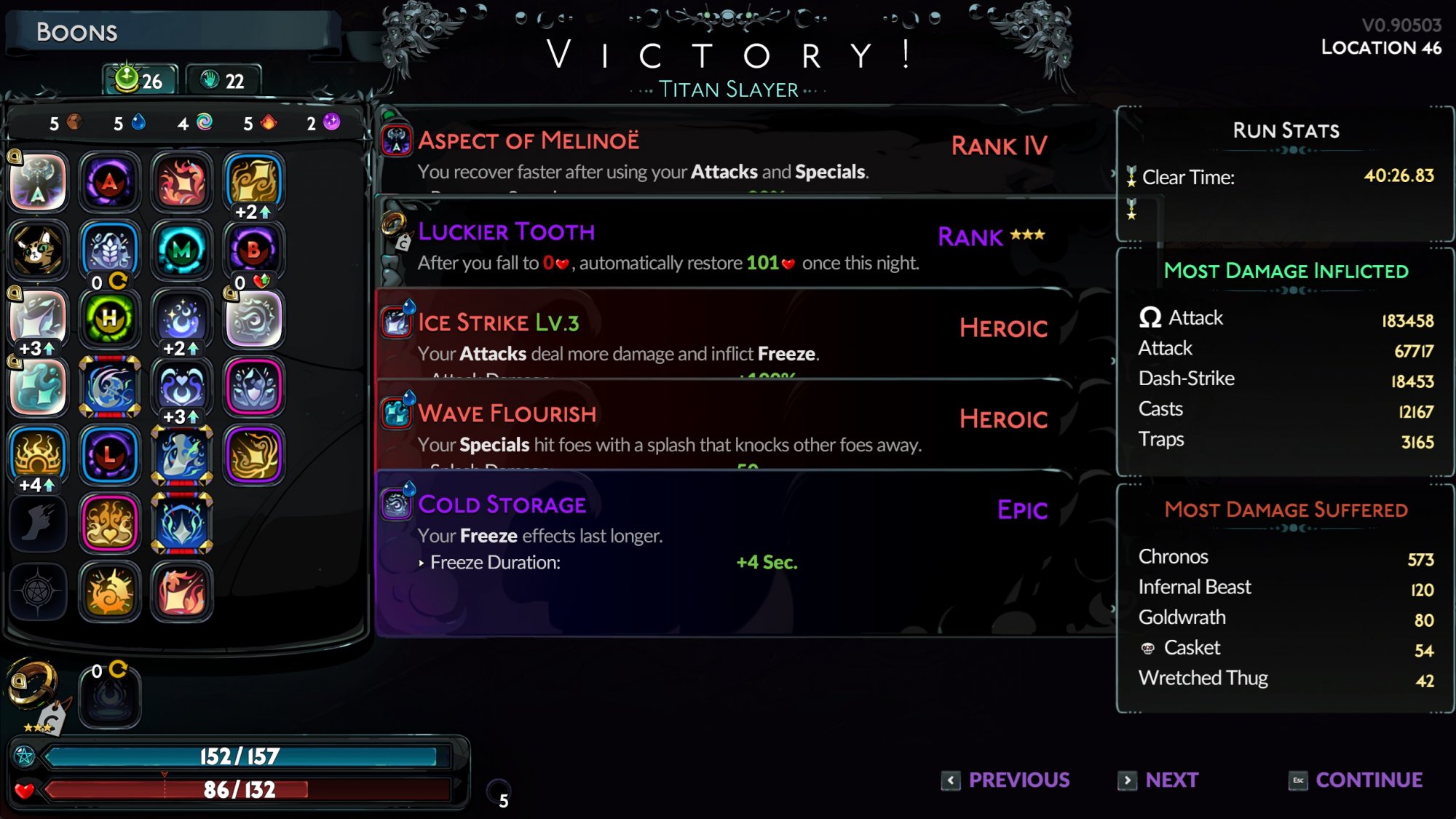
Task: Pick the green letter H boon icon
Action: (x=109, y=318)
